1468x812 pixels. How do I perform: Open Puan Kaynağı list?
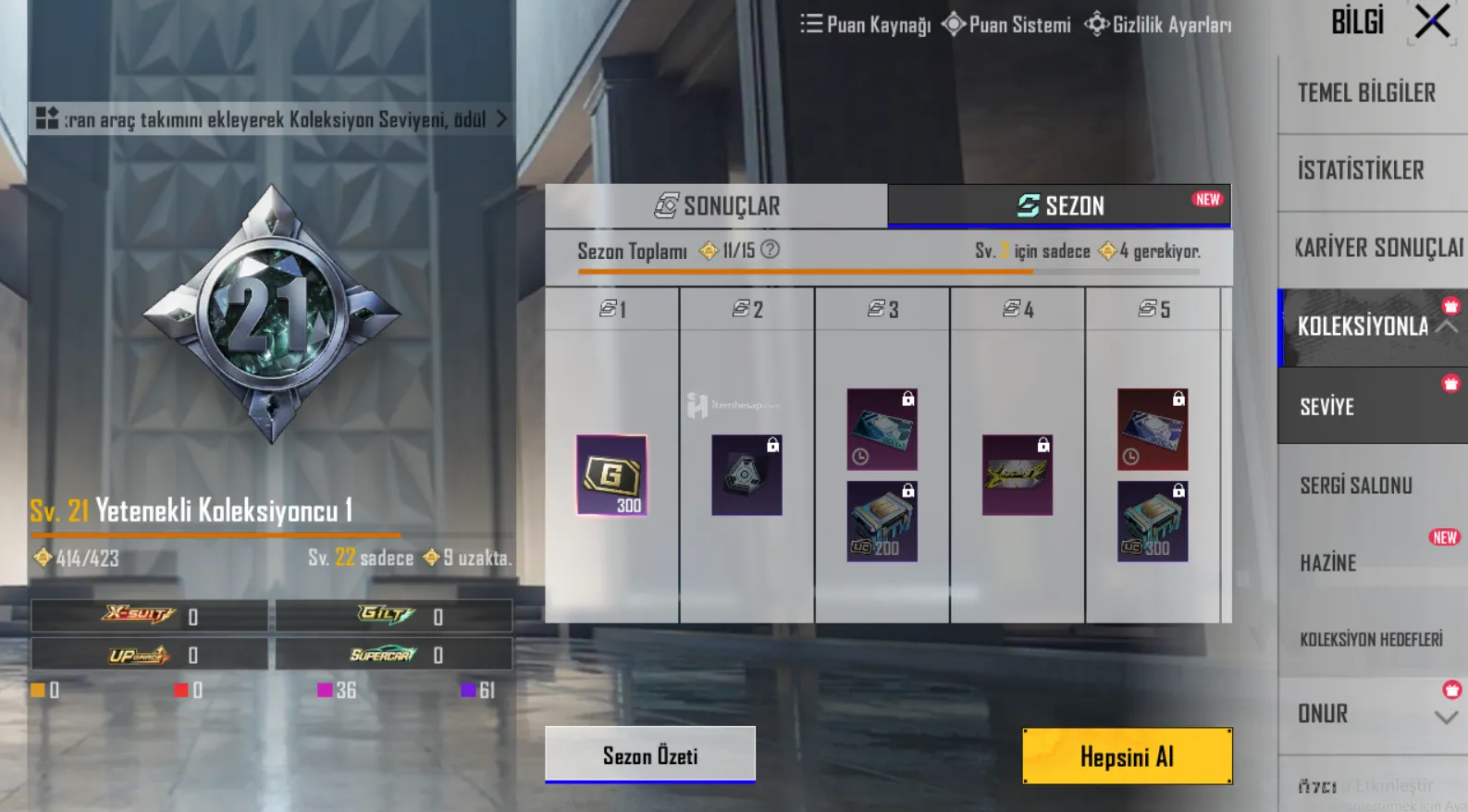(x=866, y=25)
